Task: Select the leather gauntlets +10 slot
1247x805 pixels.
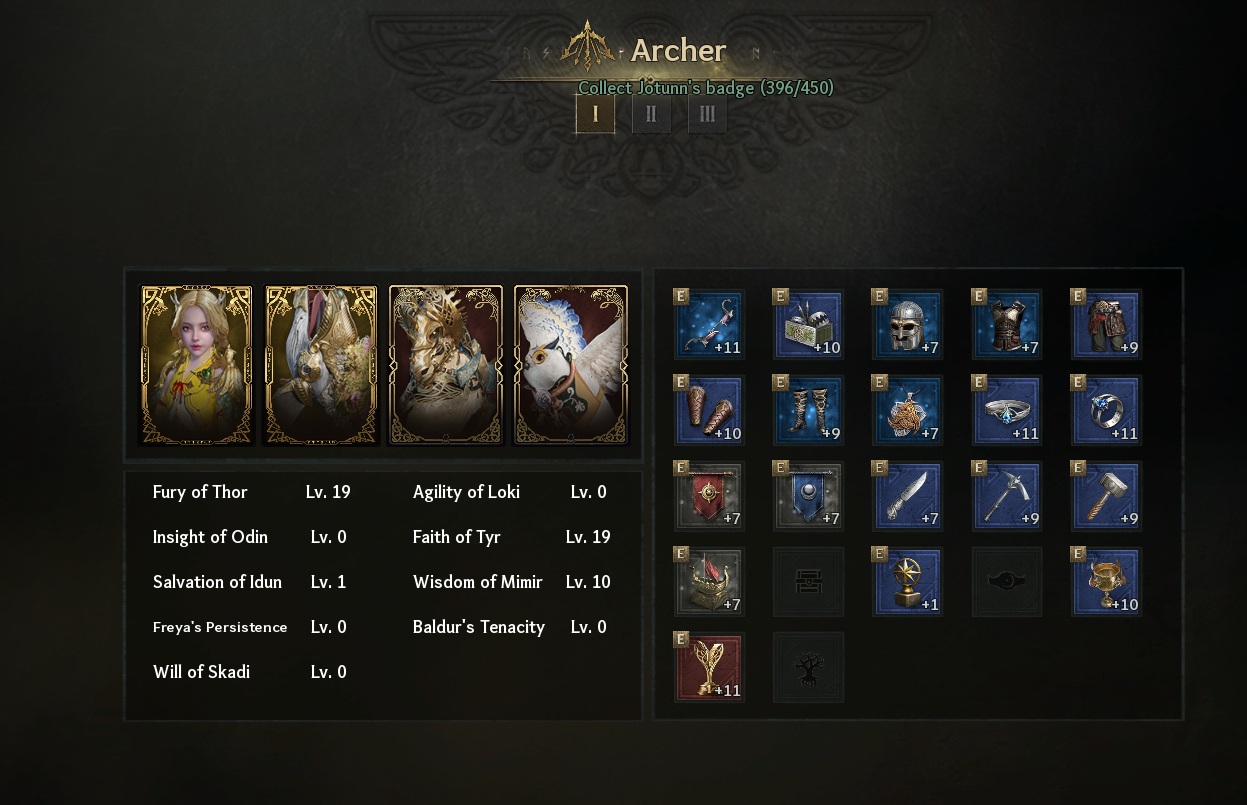Action: click(x=709, y=410)
